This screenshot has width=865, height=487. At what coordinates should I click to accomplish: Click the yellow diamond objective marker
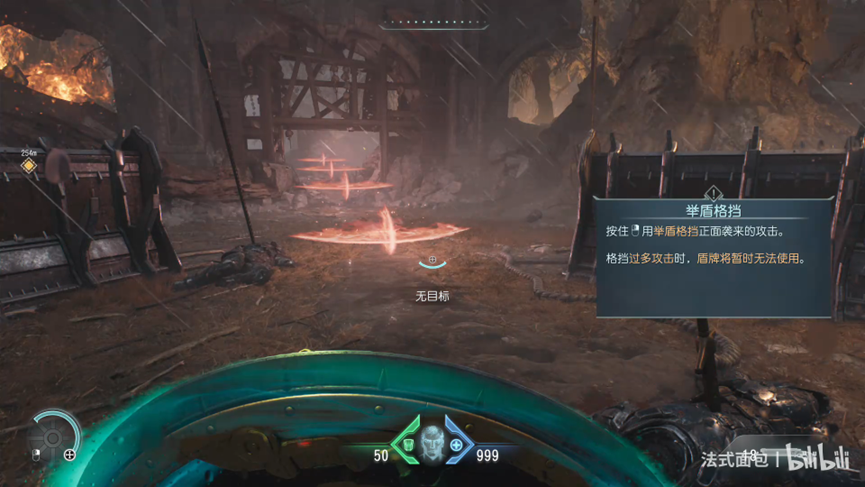29,165
